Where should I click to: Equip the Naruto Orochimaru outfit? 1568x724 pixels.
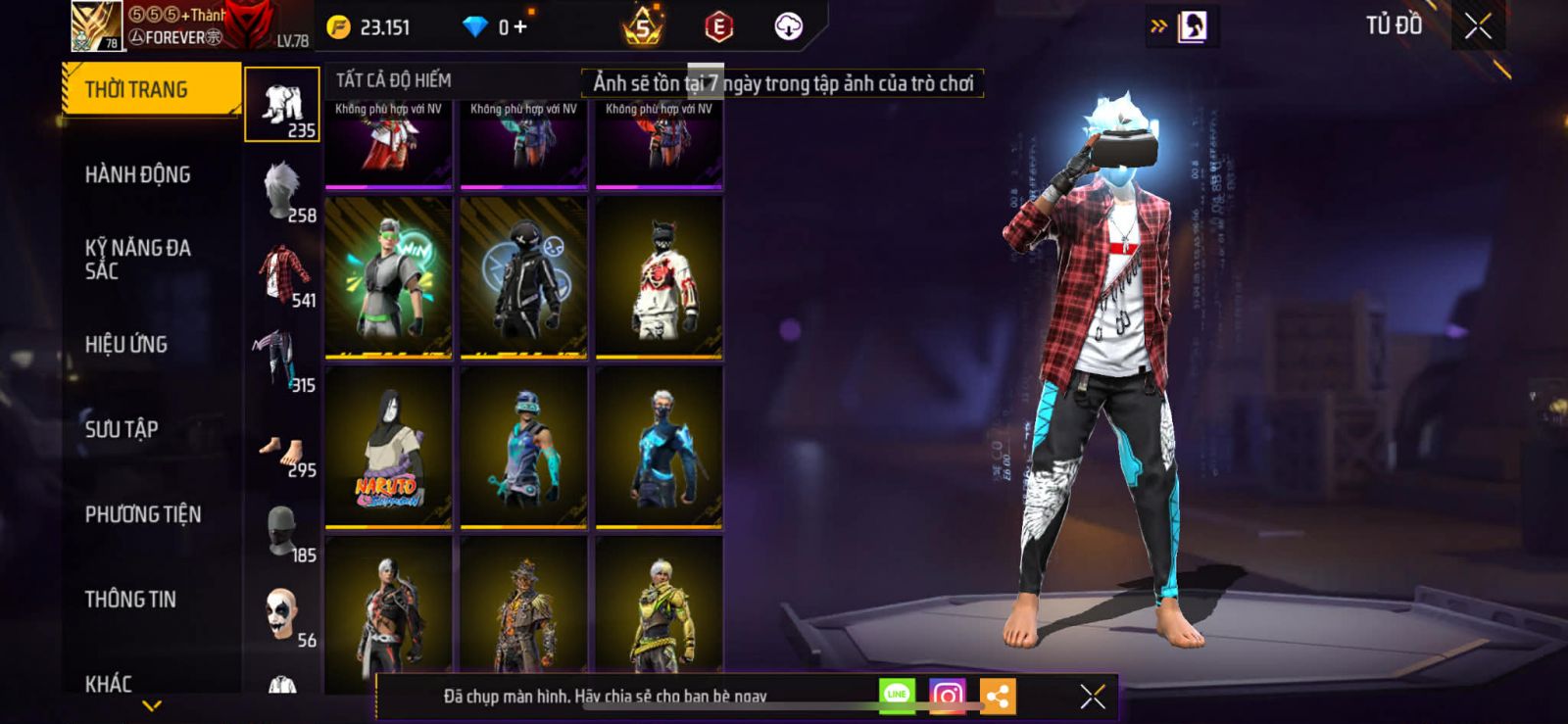[x=389, y=448]
